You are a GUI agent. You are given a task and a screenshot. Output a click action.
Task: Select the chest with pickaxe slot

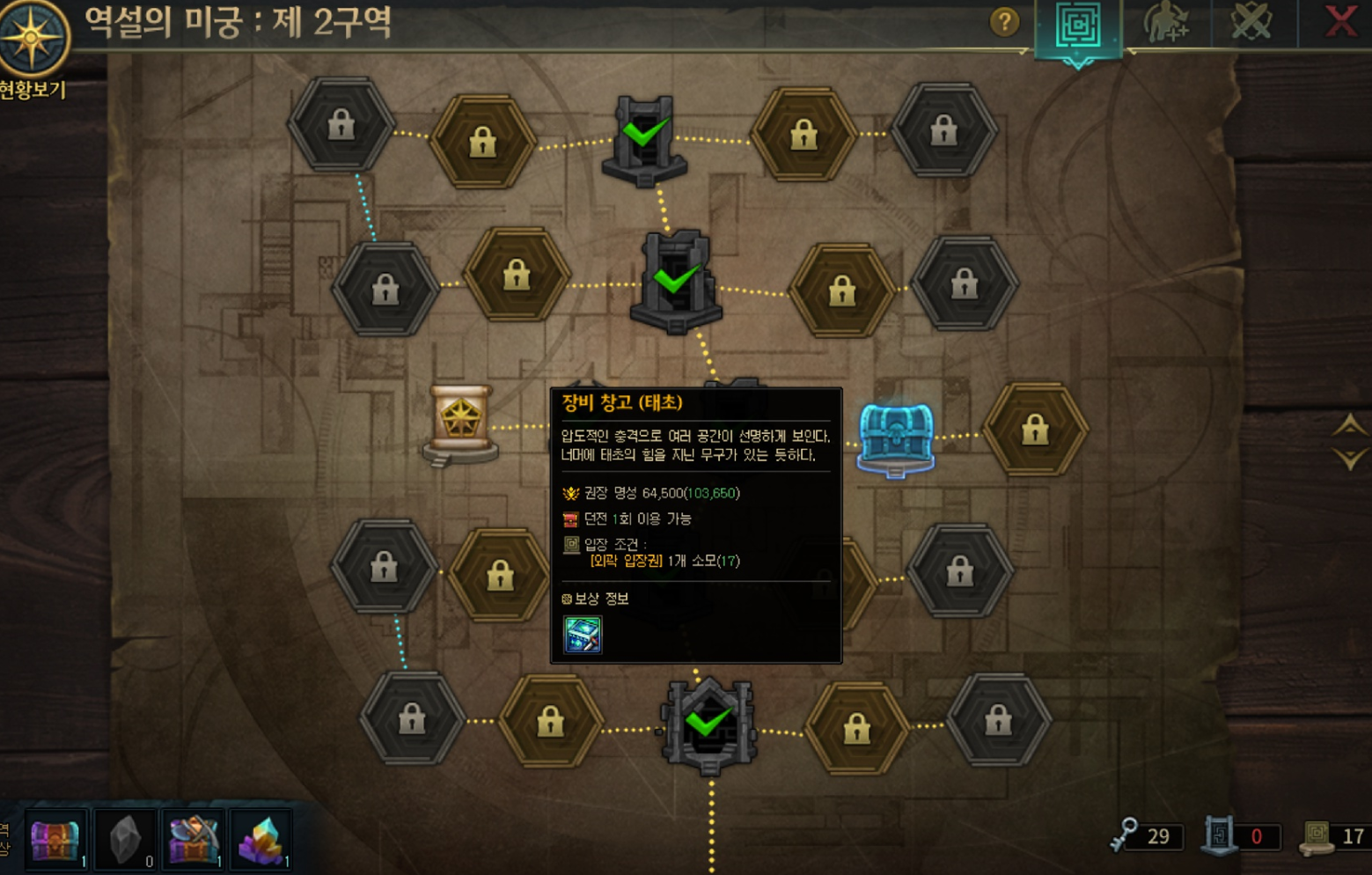pyautogui.click(x=194, y=840)
